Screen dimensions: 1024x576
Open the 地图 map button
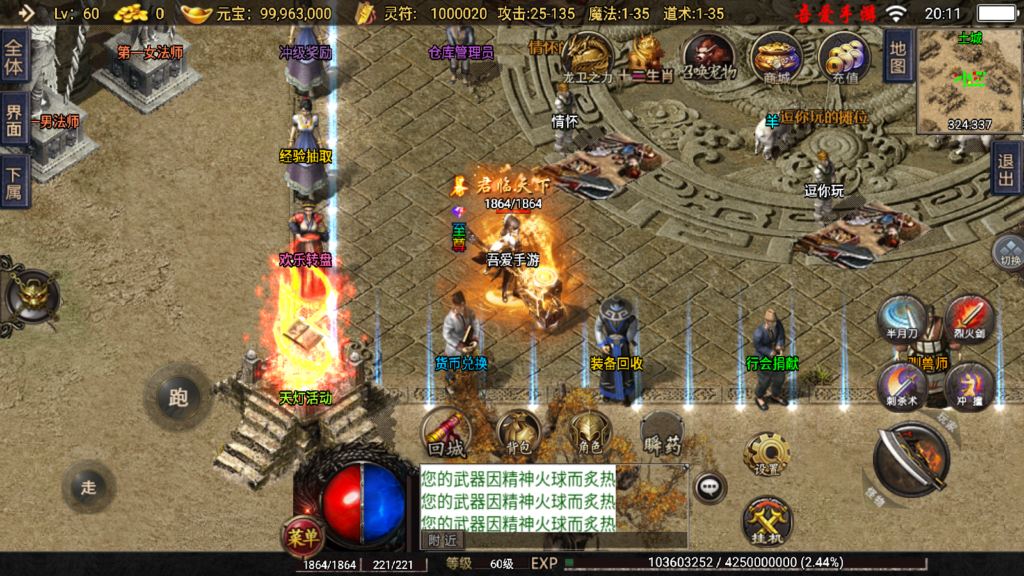(x=897, y=55)
